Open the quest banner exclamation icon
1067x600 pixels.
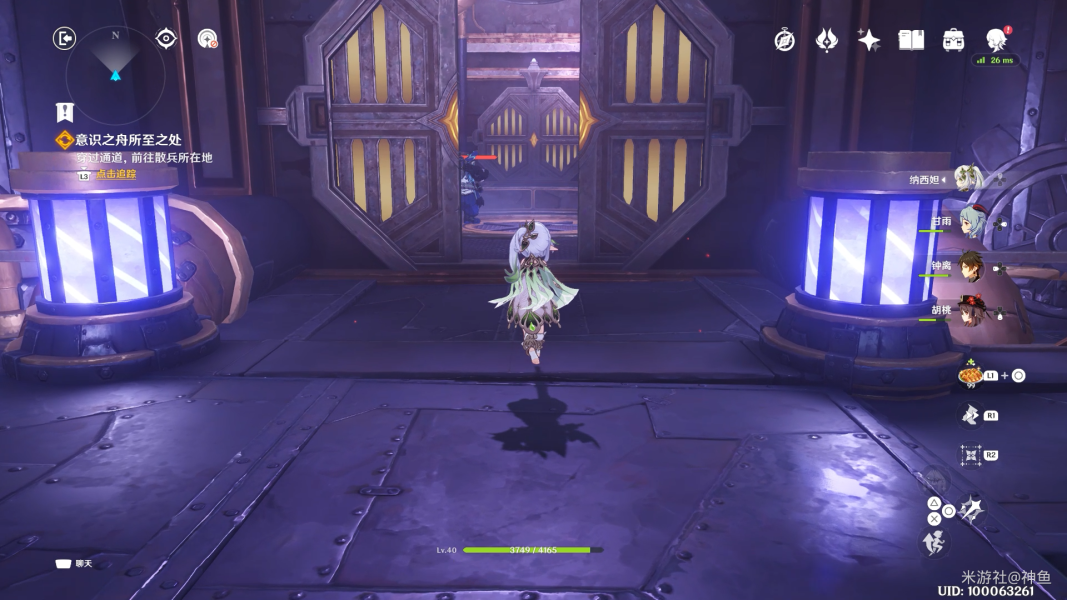65,112
